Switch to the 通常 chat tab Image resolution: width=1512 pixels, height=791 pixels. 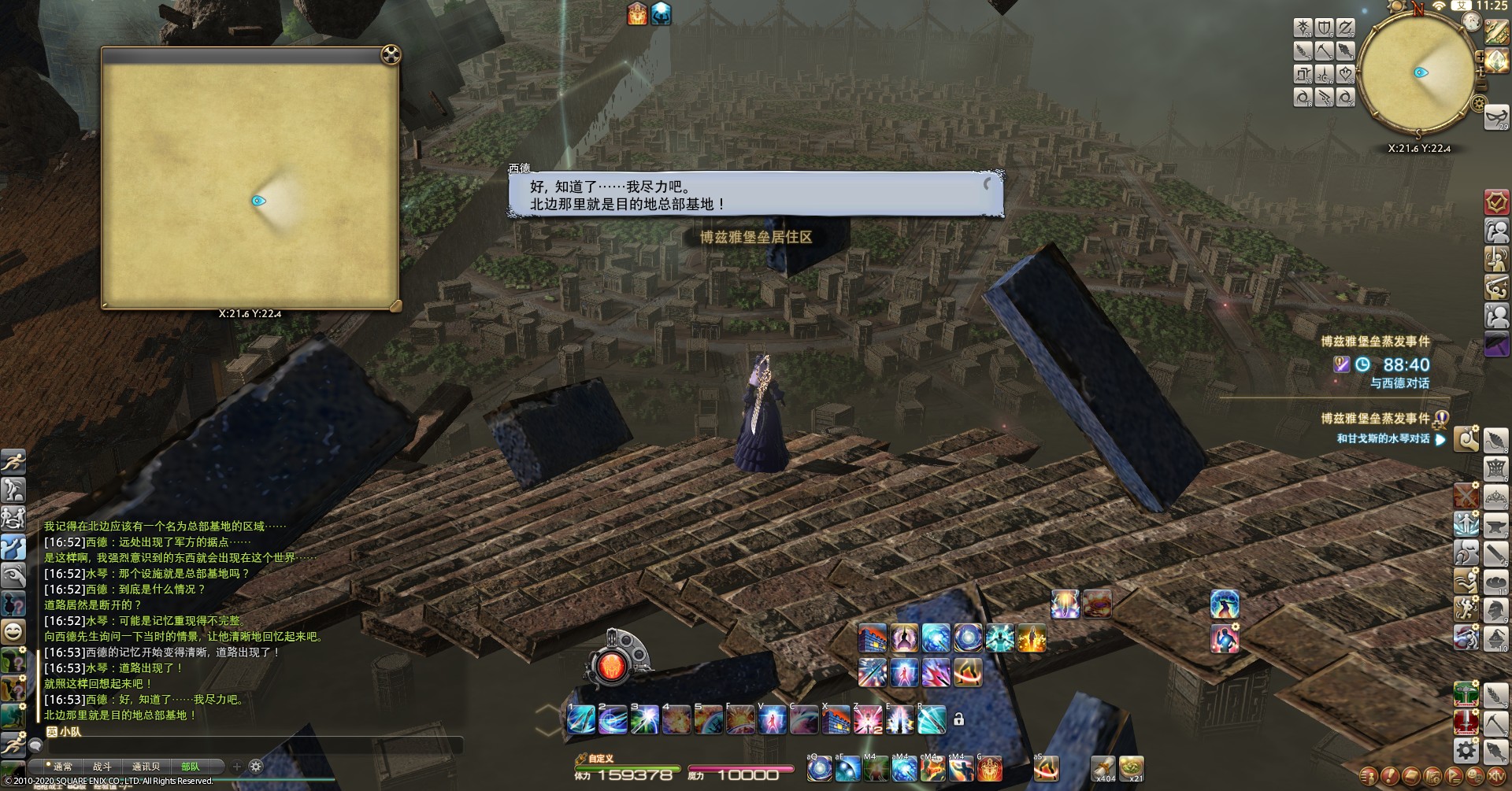61,767
